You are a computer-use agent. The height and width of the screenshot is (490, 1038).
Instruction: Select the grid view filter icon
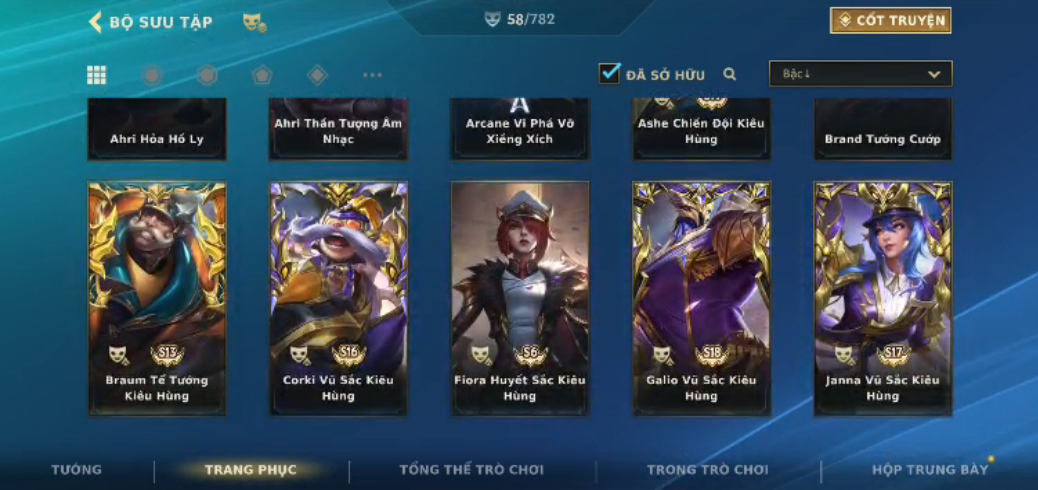pyautogui.click(x=97, y=75)
